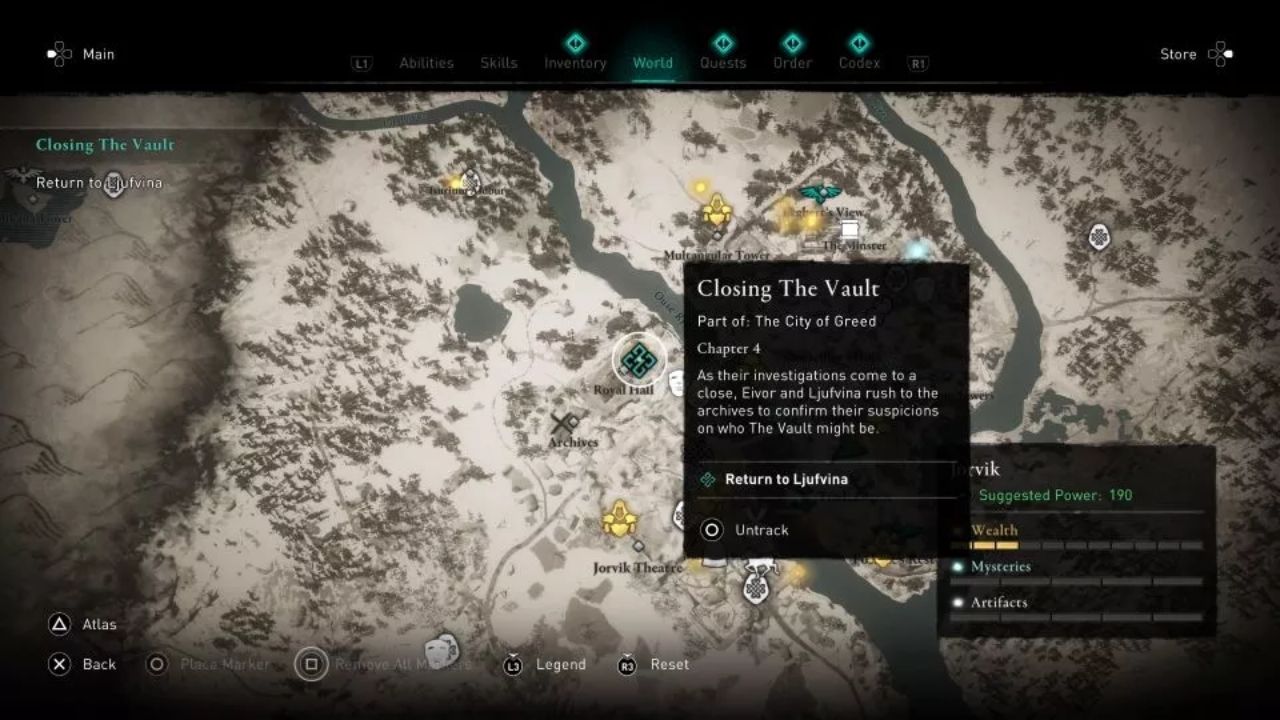
Task: Select The Minster building icon
Action: 849,229
